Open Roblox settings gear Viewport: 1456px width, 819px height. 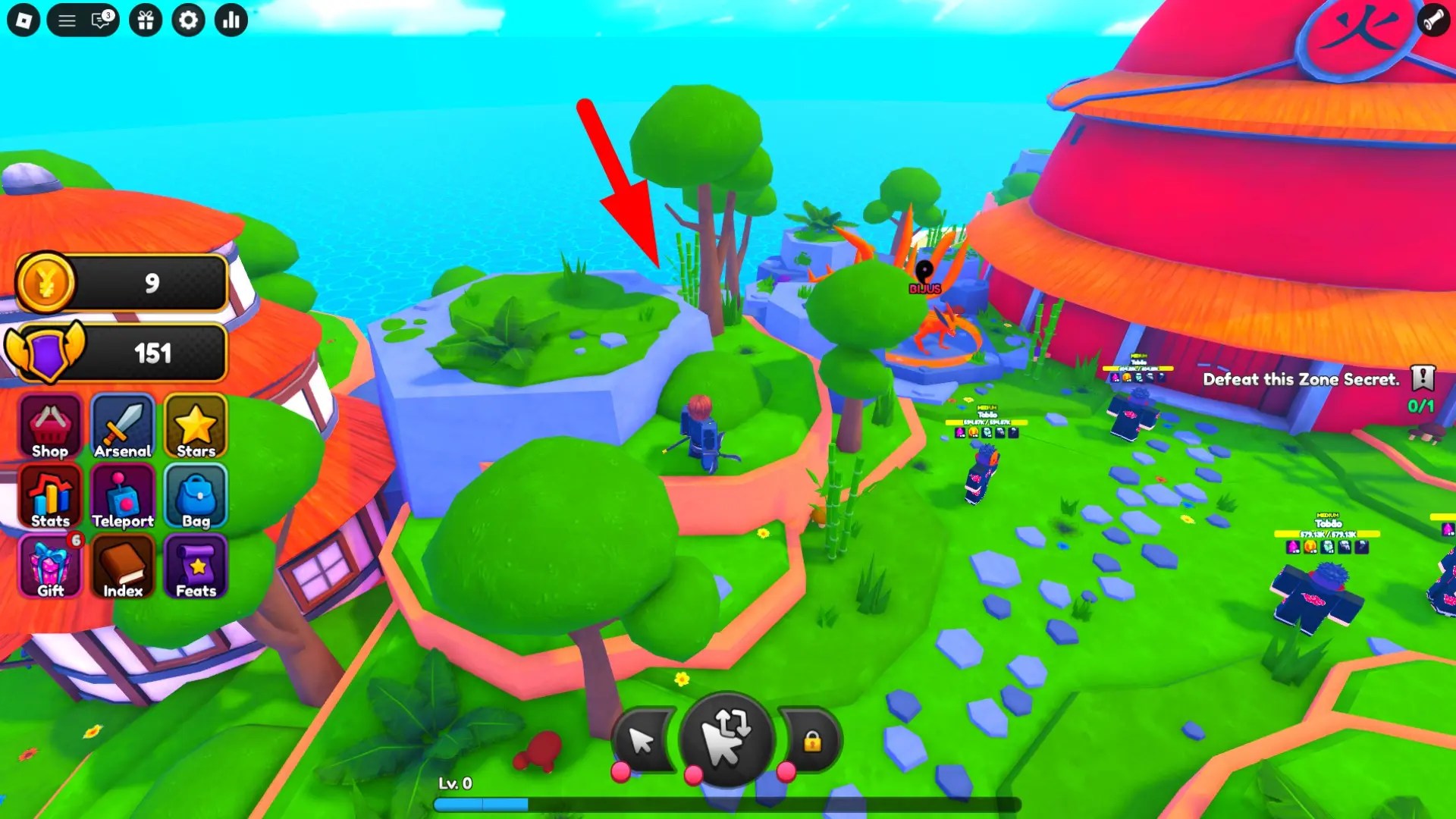click(x=188, y=20)
